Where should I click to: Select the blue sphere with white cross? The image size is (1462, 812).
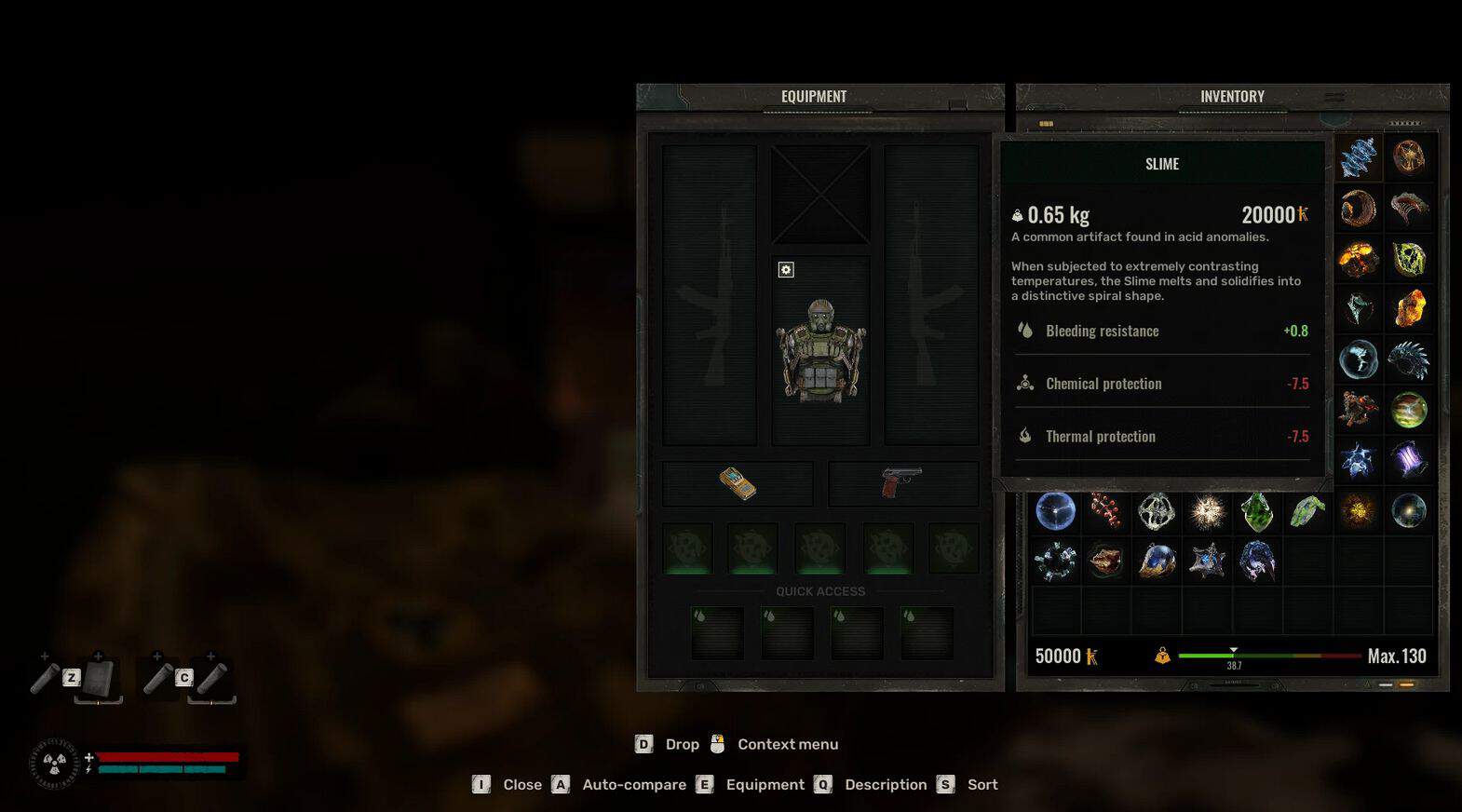click(x=1055, y=511)
